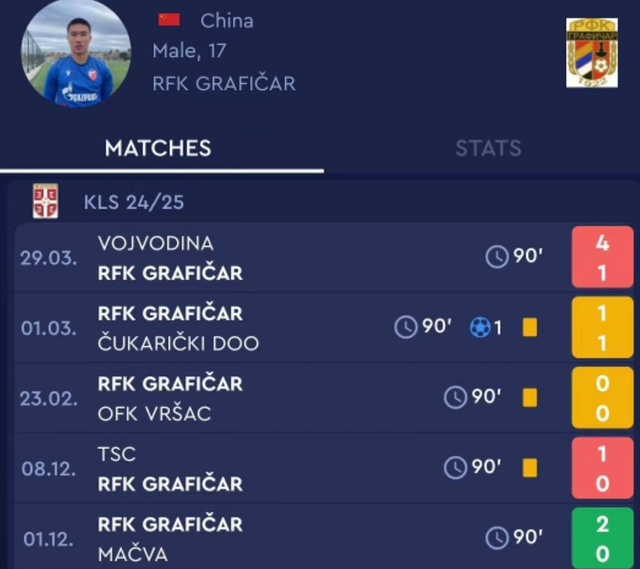Click the player's profile photo
The image size is (640, 569).
click(x=76, y=52)
